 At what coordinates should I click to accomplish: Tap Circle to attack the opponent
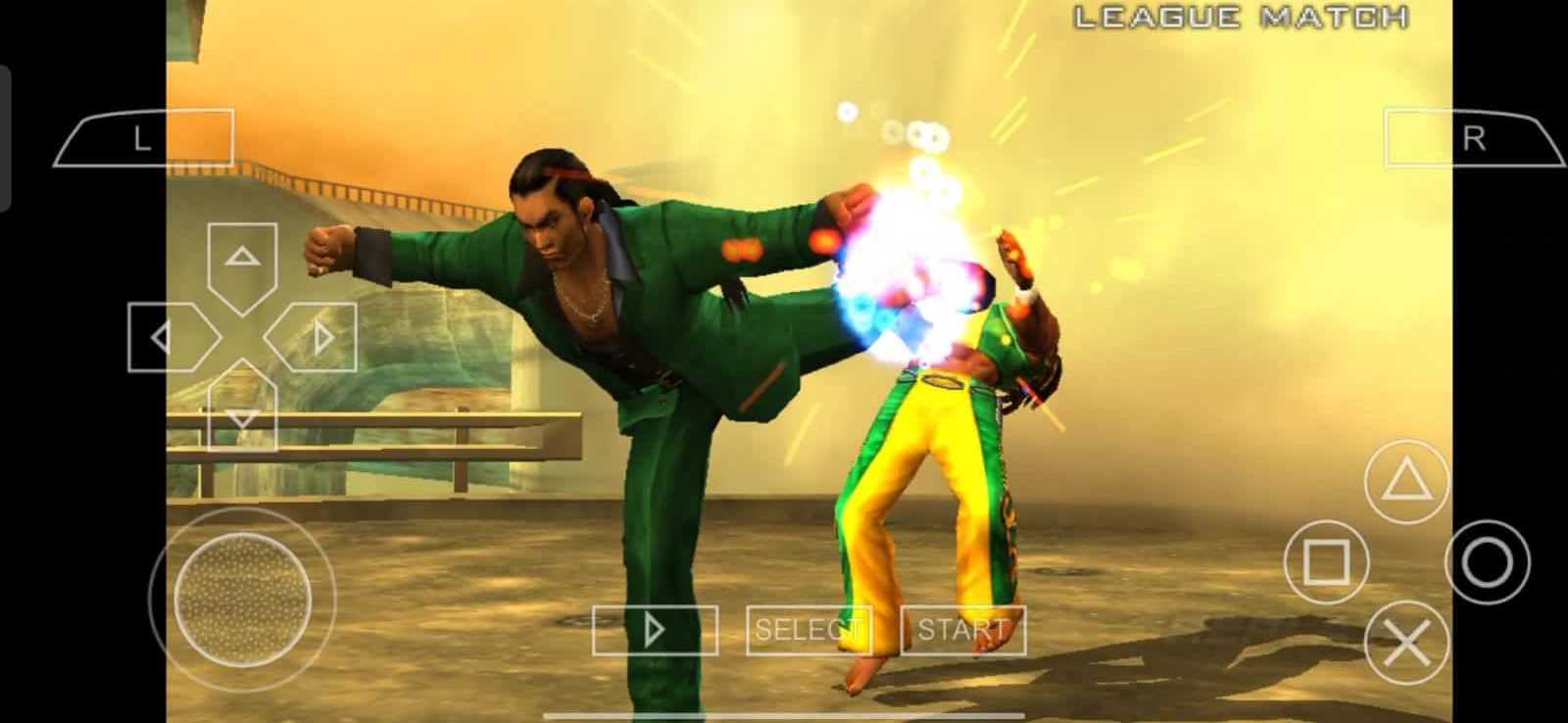click(1491, 561)
